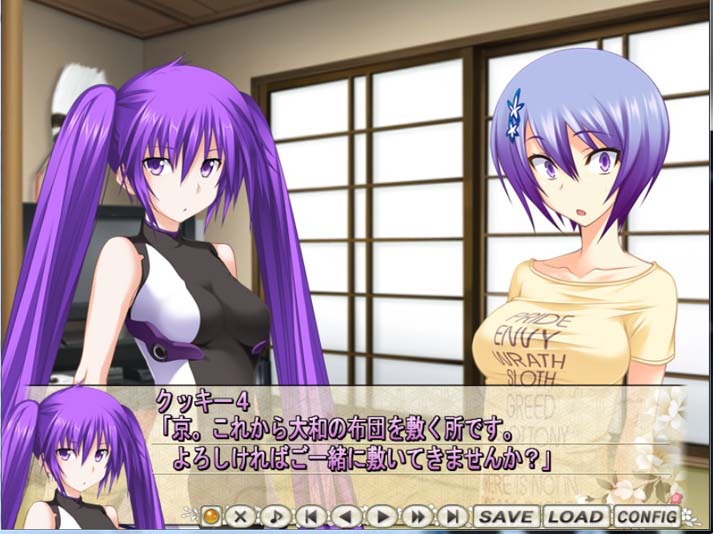Click the SAVE button
Screen dimensions: 713x534
coord(505,517)
